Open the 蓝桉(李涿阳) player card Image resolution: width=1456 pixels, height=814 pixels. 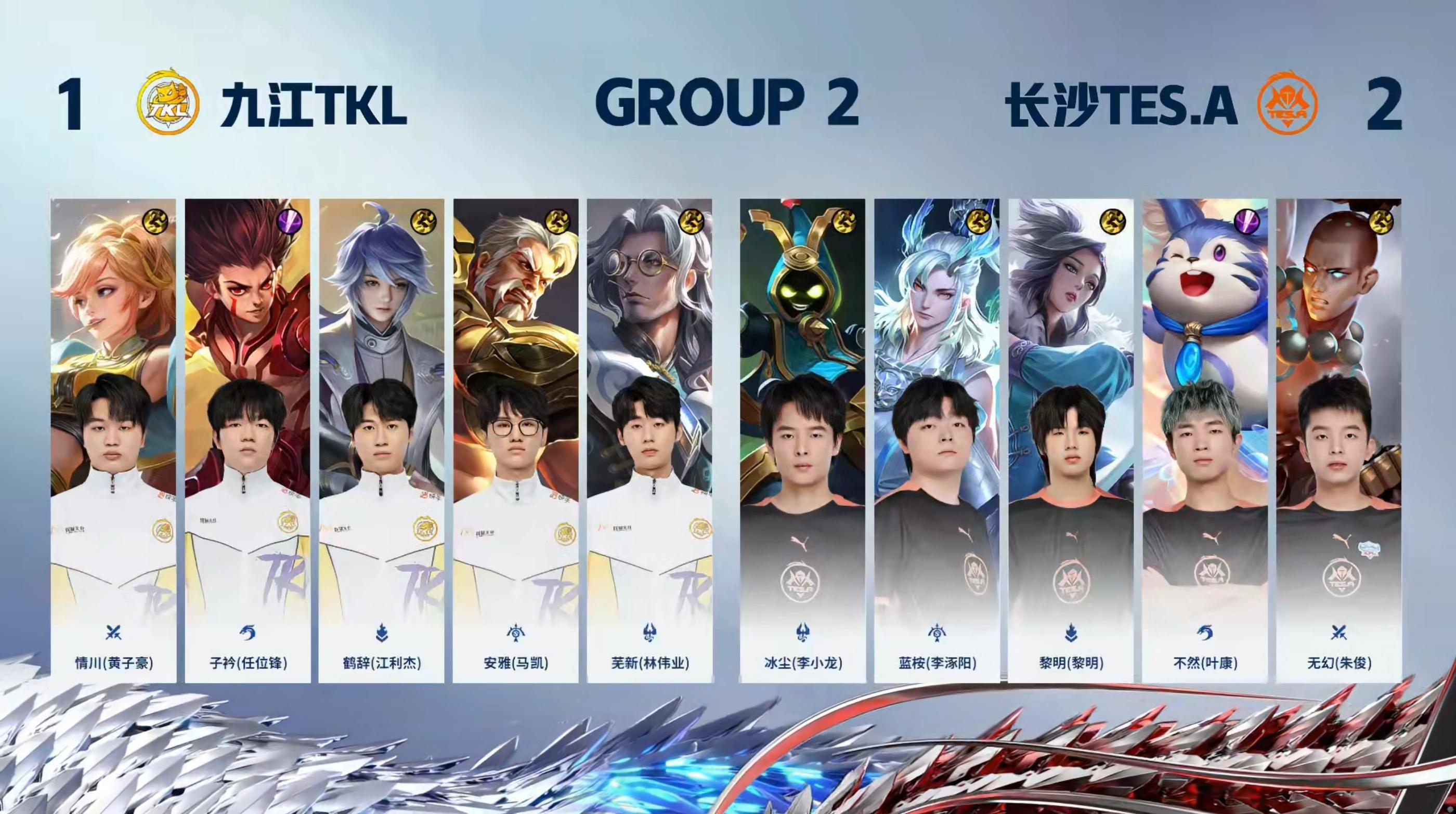(937, 441)
